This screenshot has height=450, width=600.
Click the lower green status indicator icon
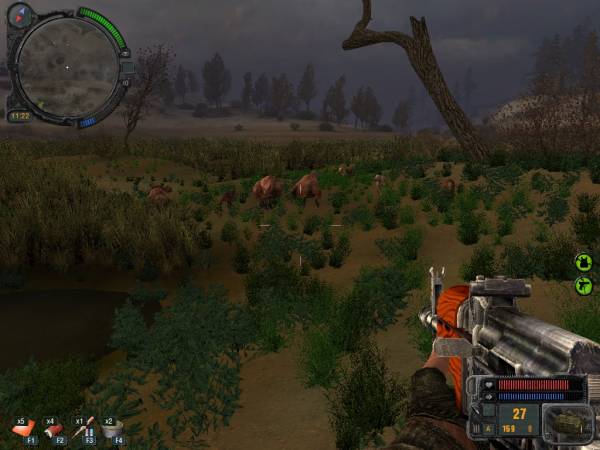[584, 287]
